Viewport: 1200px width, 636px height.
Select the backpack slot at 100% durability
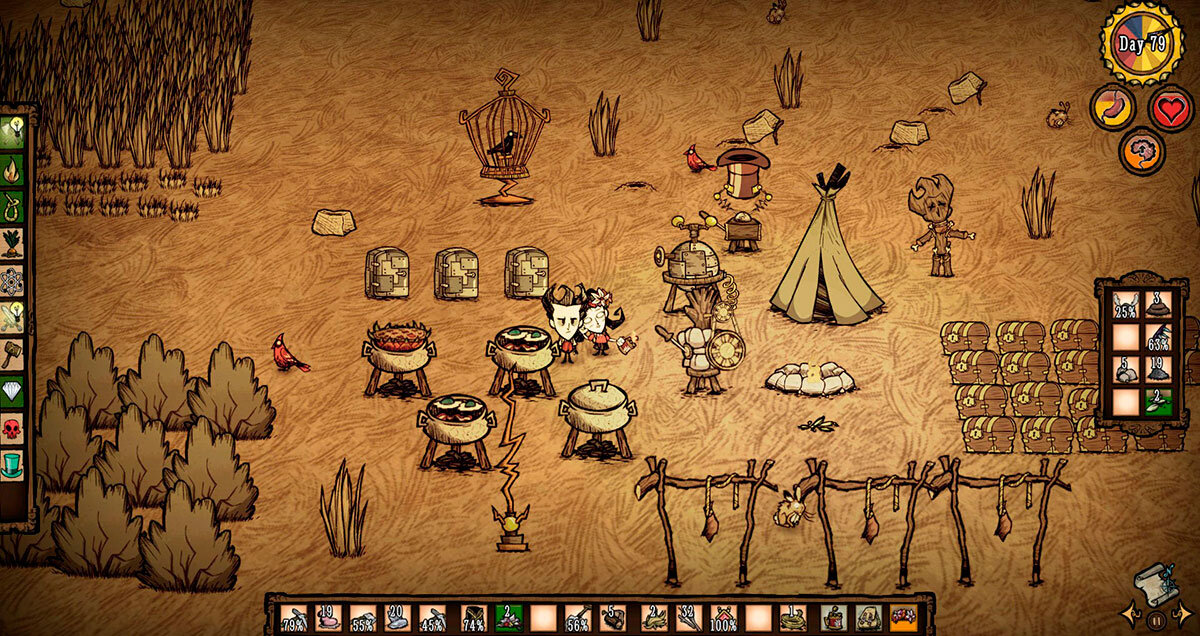pos(724,618)
